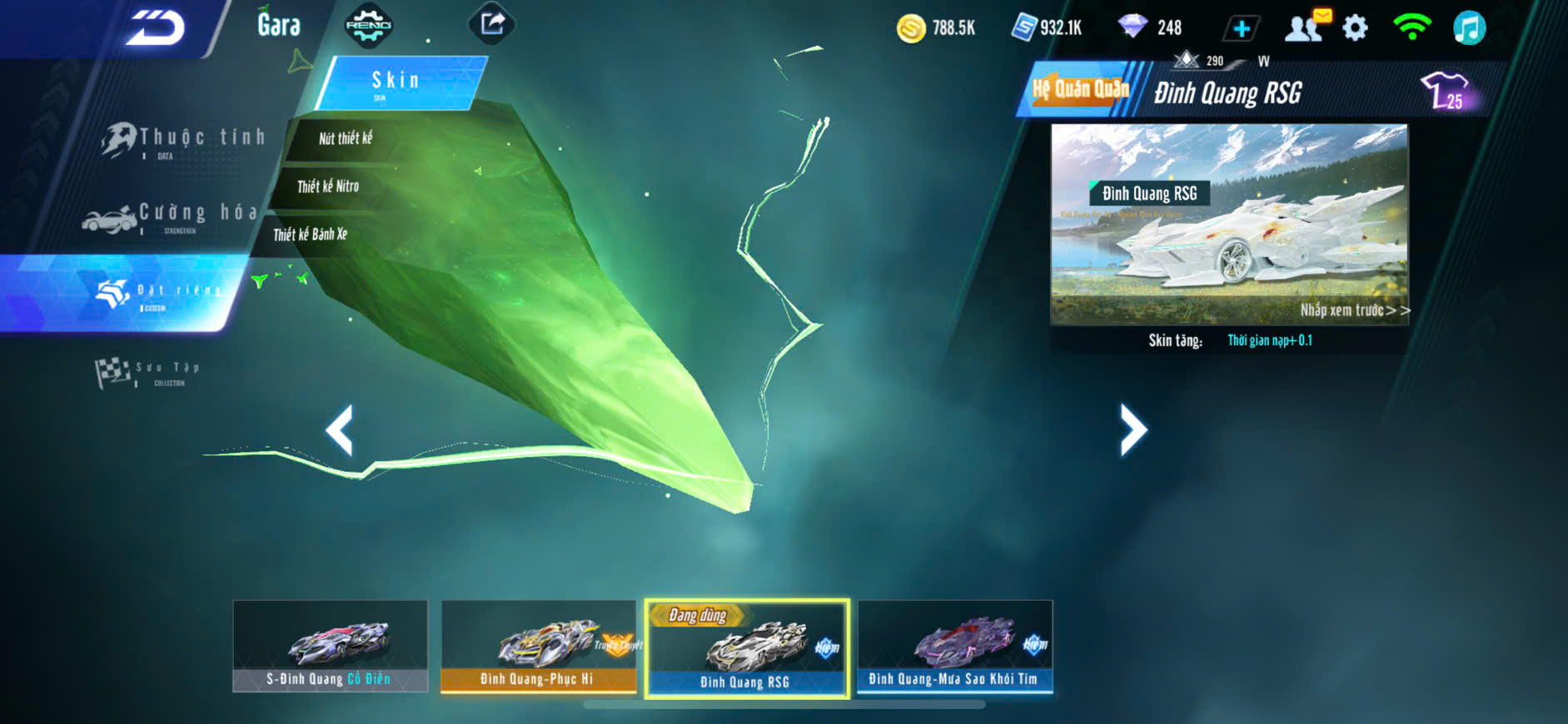Select Thiết kế Nitro option
Image resolution: width=1568 pixels, height=724 pixels.
[328, 186]
